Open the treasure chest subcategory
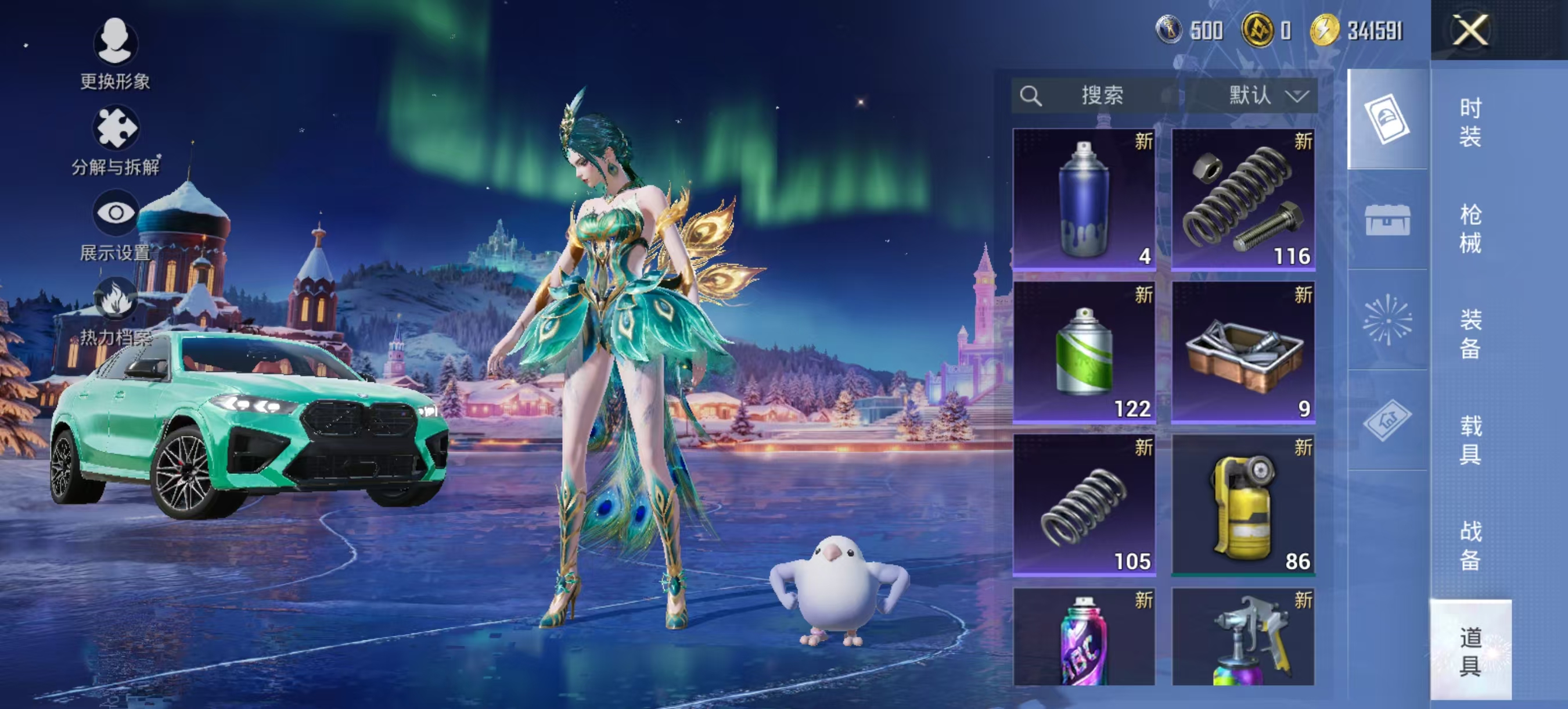 (1387, 220)
